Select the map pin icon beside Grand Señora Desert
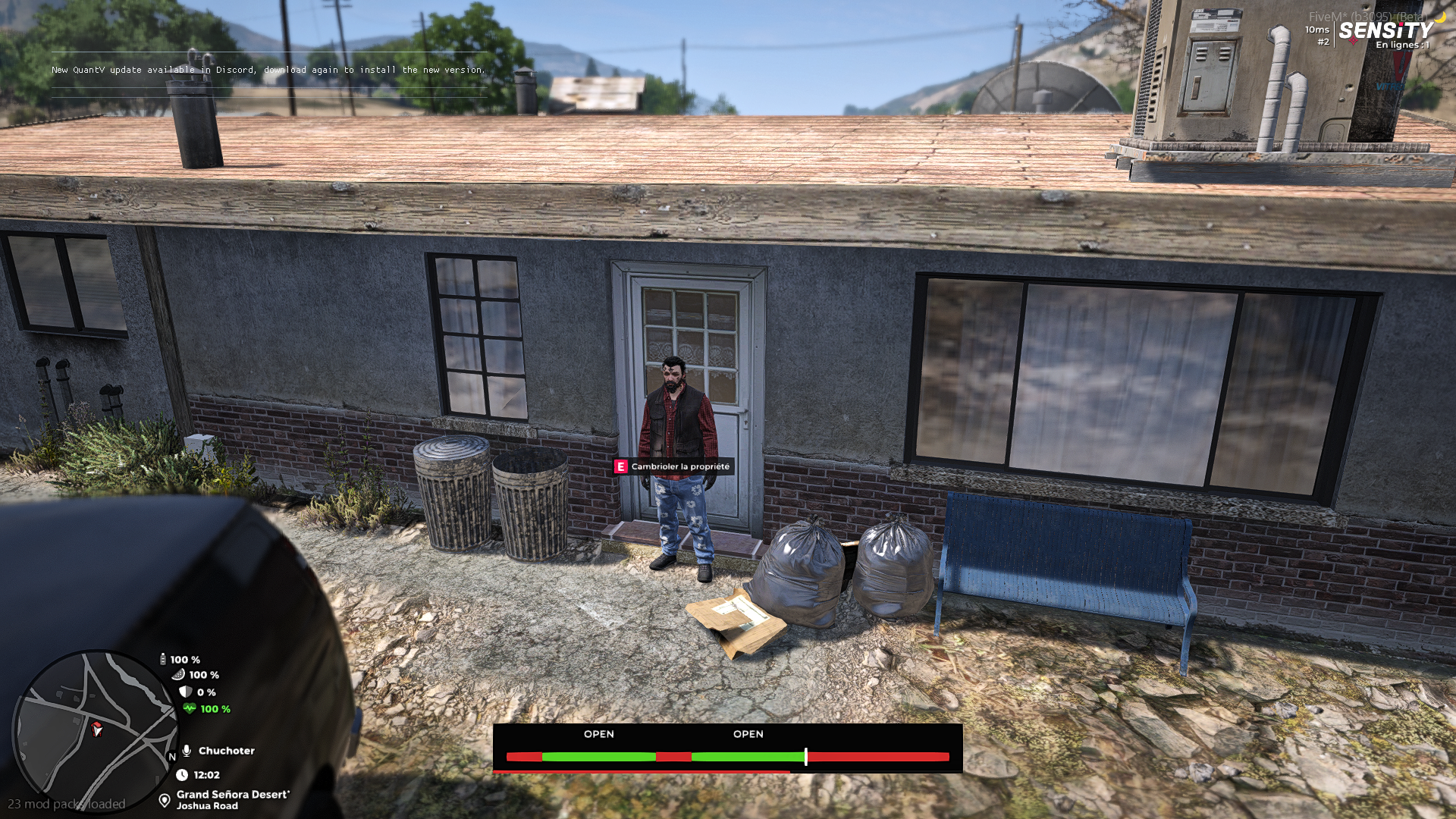Screen dimensions: 1456x819 (x=164, y=800)
